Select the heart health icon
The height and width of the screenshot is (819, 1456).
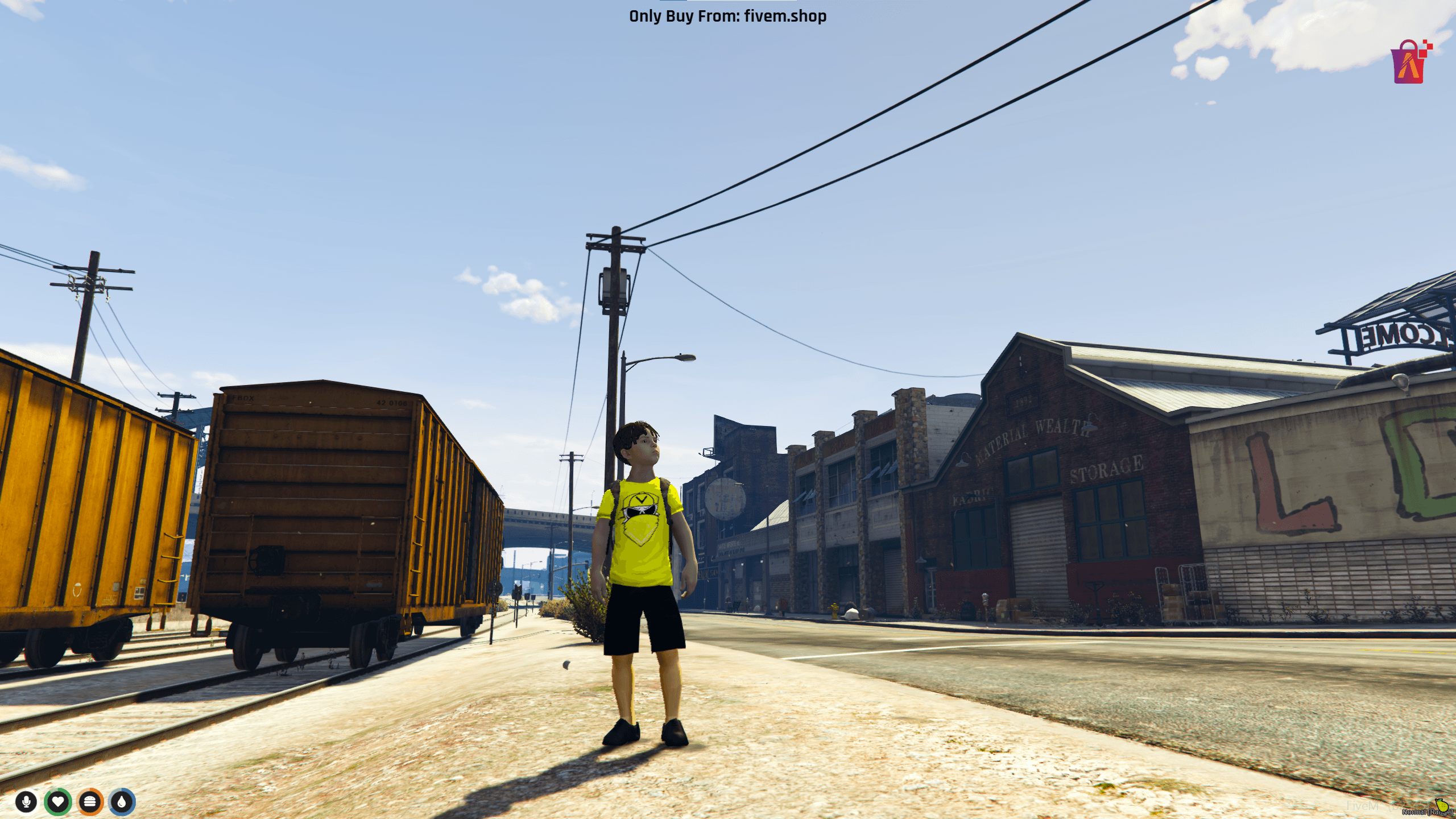(58, 802)
